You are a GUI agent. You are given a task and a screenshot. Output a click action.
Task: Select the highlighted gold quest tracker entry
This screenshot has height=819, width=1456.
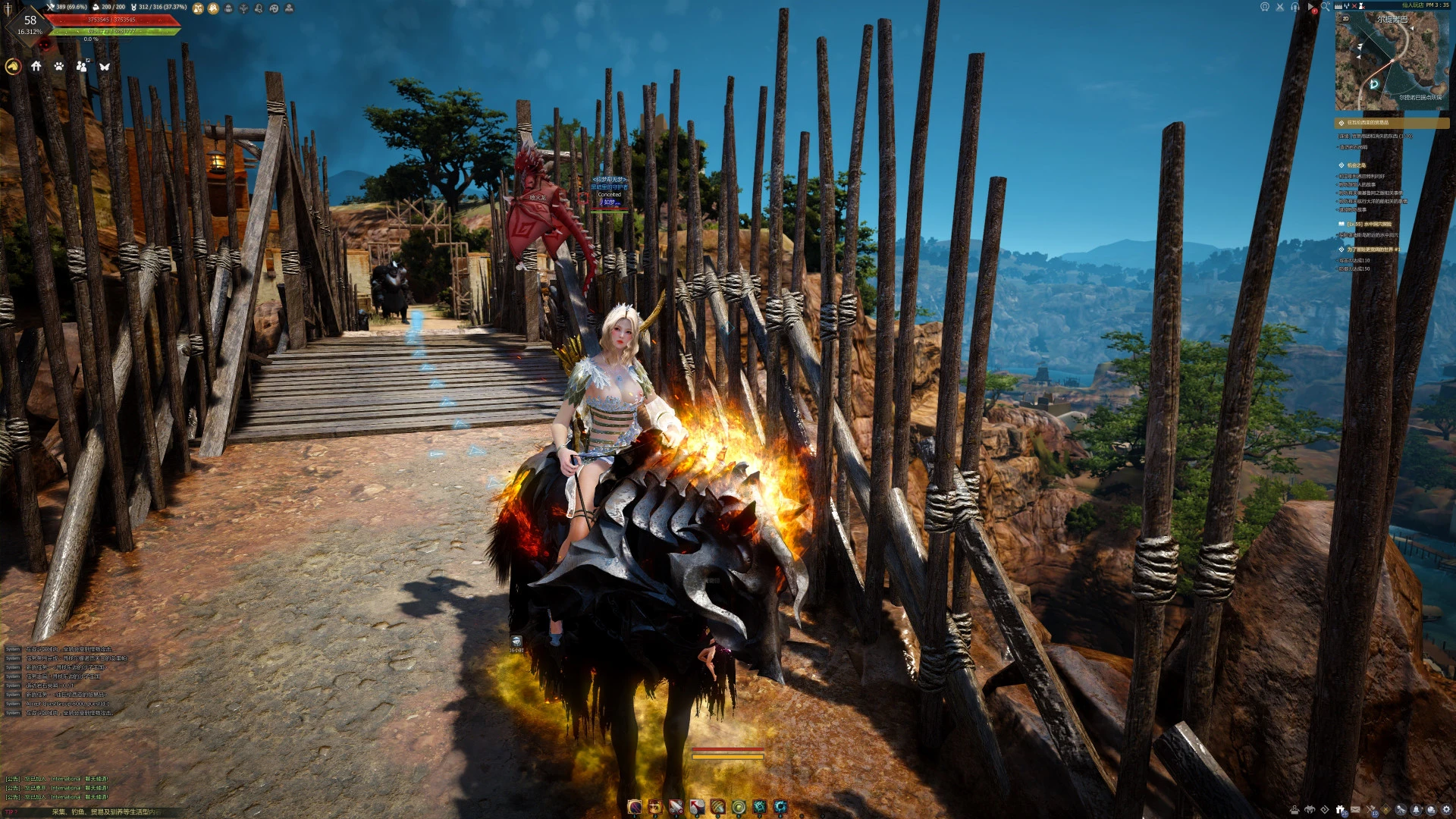coord(1392,123)
